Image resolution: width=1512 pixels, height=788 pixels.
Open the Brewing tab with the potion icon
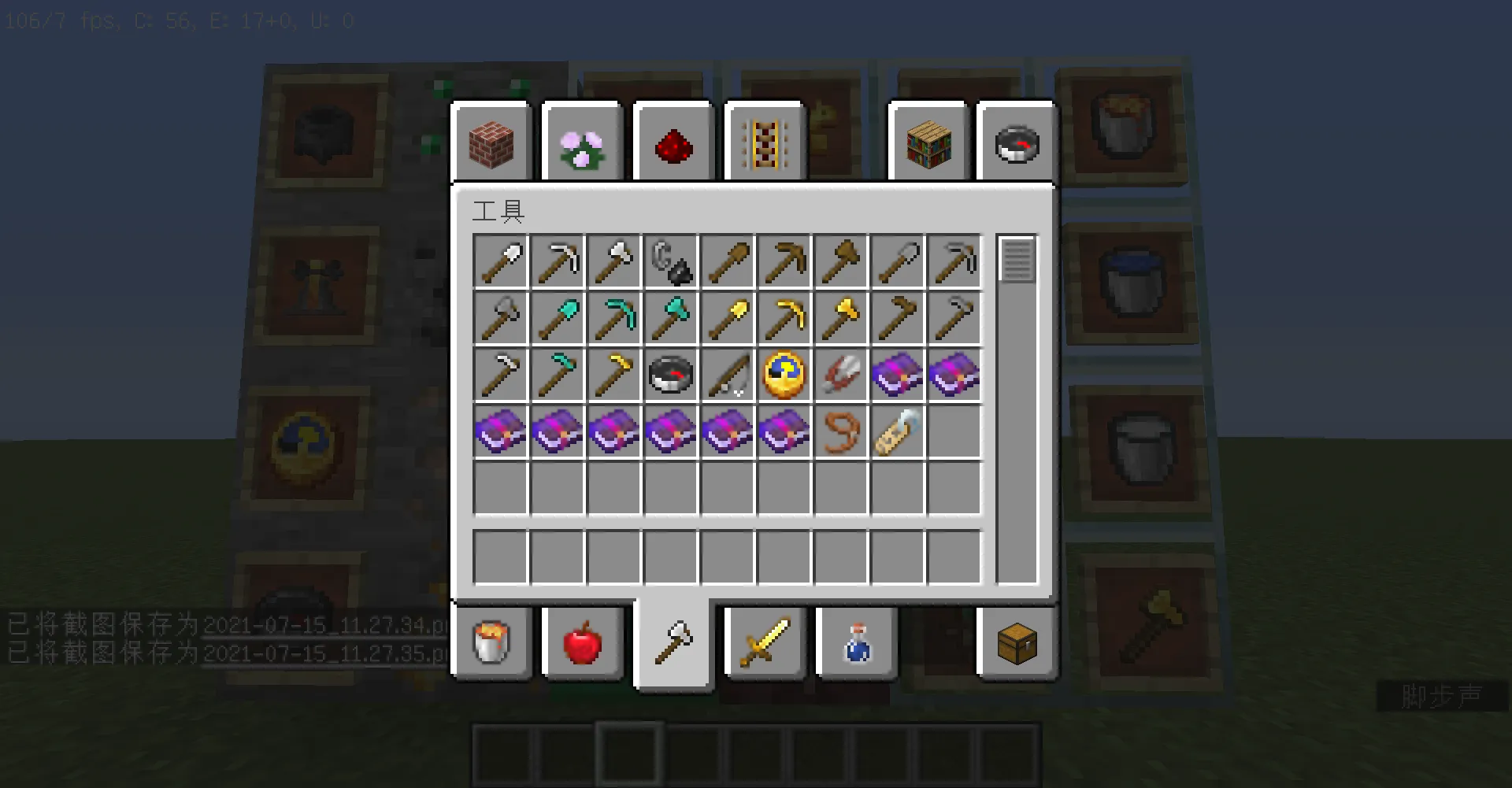856,643
